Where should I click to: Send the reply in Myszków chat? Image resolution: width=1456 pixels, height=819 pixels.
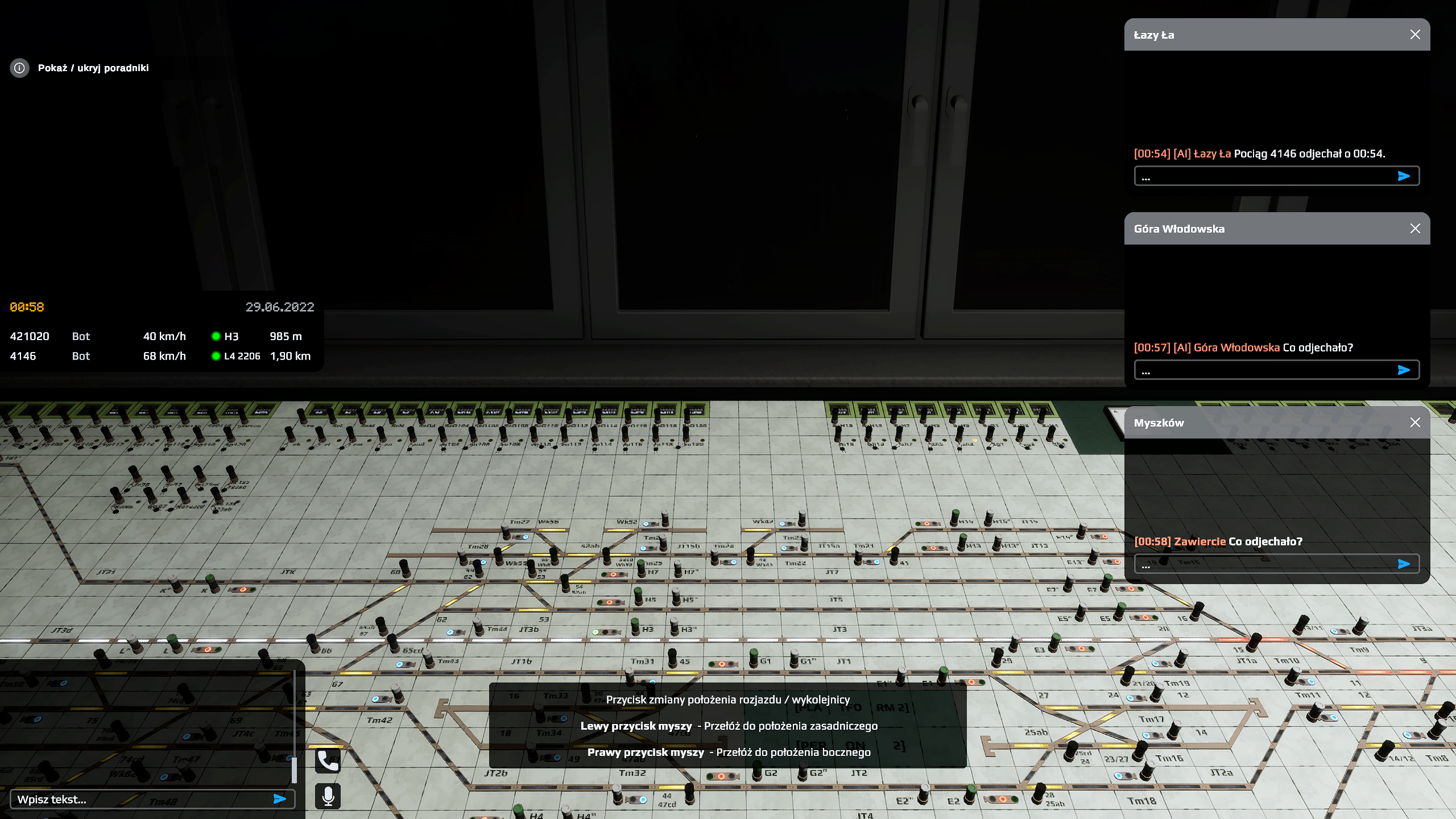1404,564
